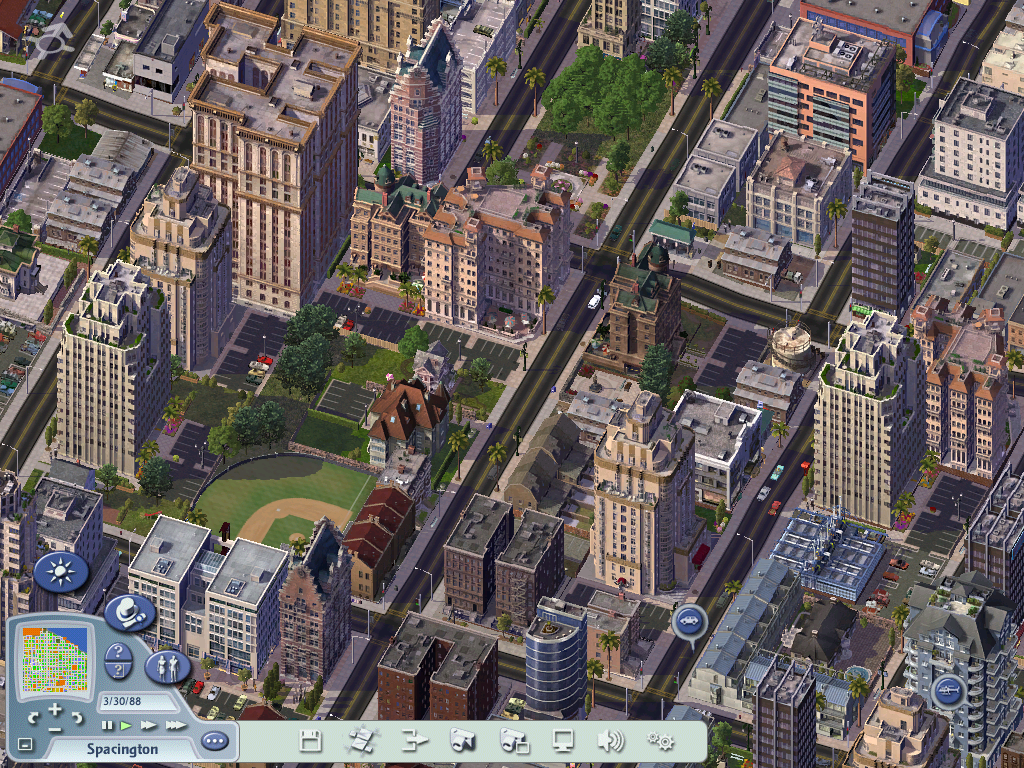Set simulation to normal play speed
The width and height of the screenshot is (1024, 768).
click(126, 725)
